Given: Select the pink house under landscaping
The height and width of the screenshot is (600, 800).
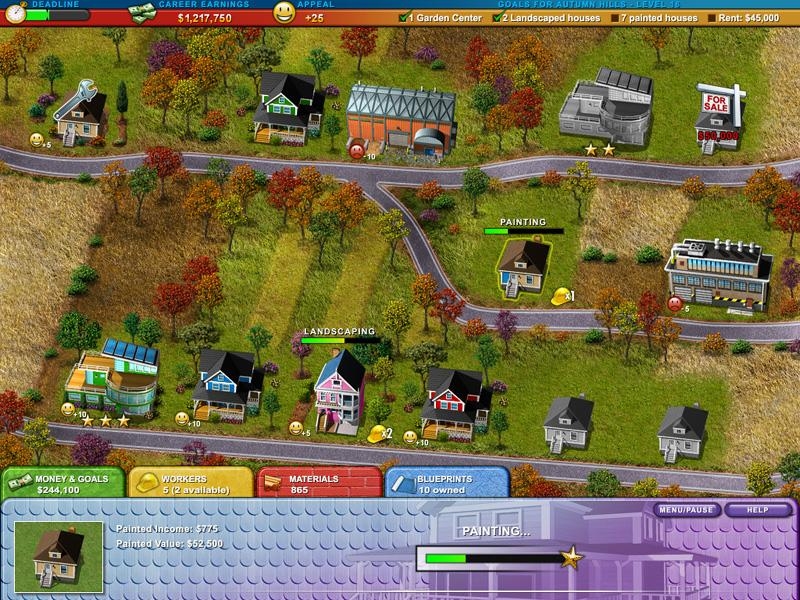Looking at the screenshot, I should 339,390.
